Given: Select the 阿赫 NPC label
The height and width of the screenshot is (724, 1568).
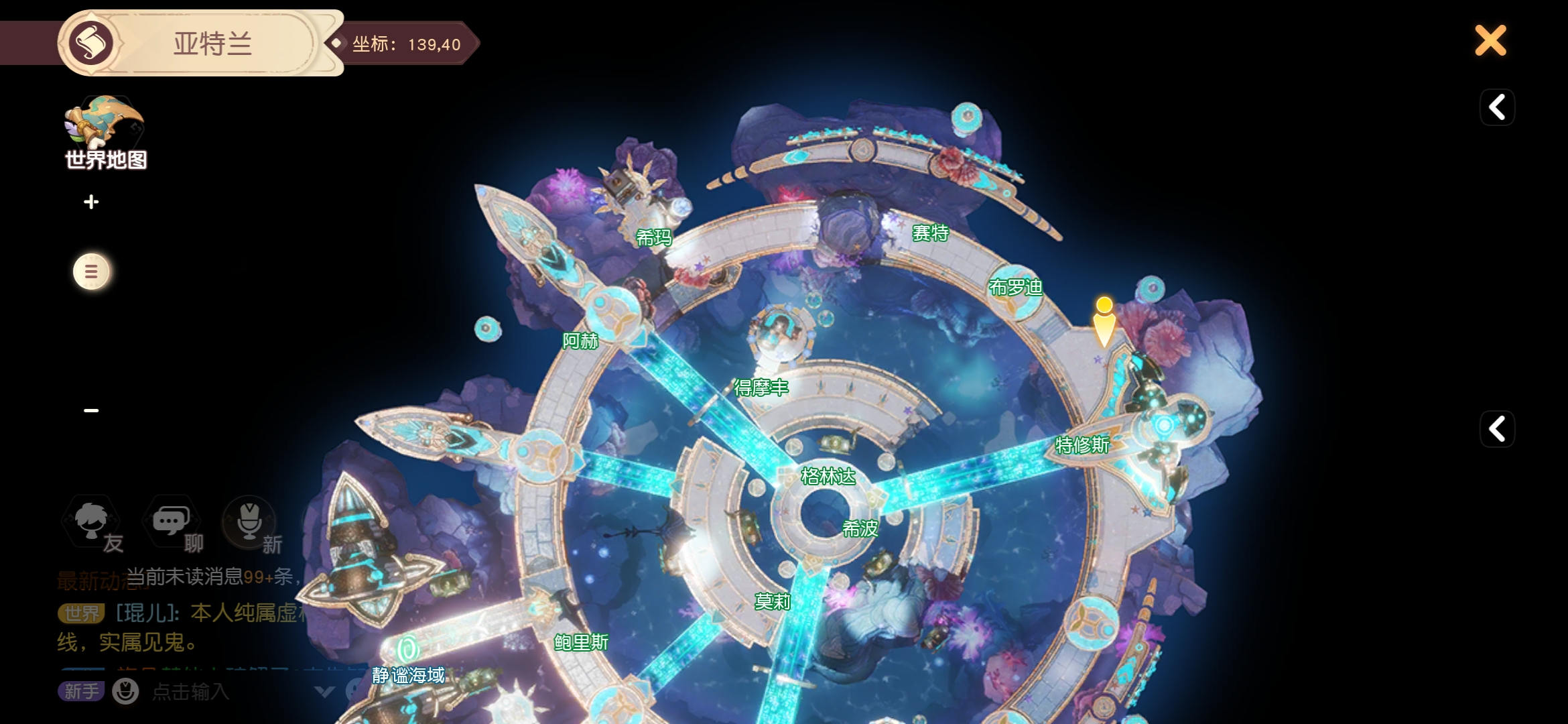Looking at the screenshot, I should click(x=580, y=341).
